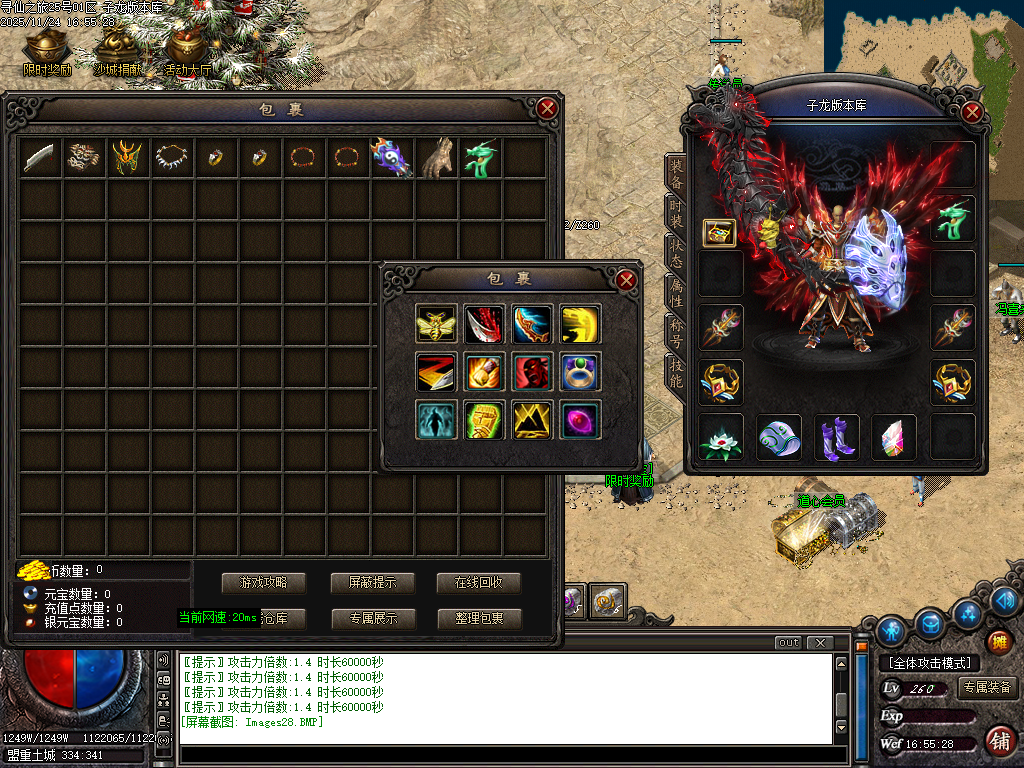Close the large 包裹 inventory window

click(x=546, y=109)
